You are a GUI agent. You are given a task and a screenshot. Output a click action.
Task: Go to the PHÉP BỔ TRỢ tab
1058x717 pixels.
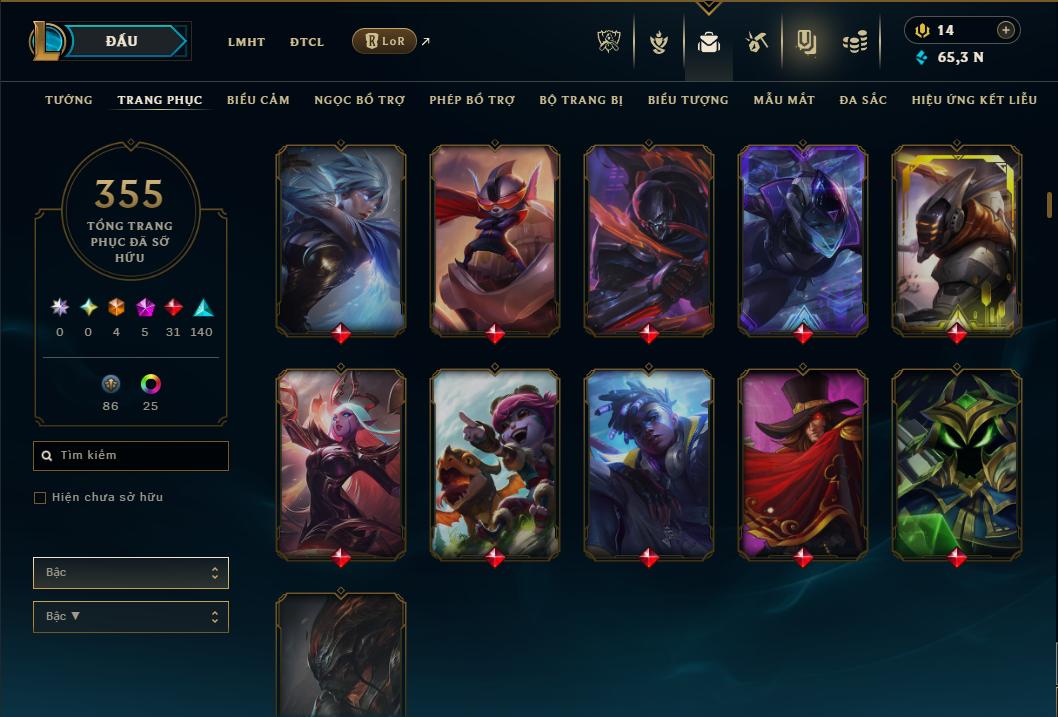(472, 100)
